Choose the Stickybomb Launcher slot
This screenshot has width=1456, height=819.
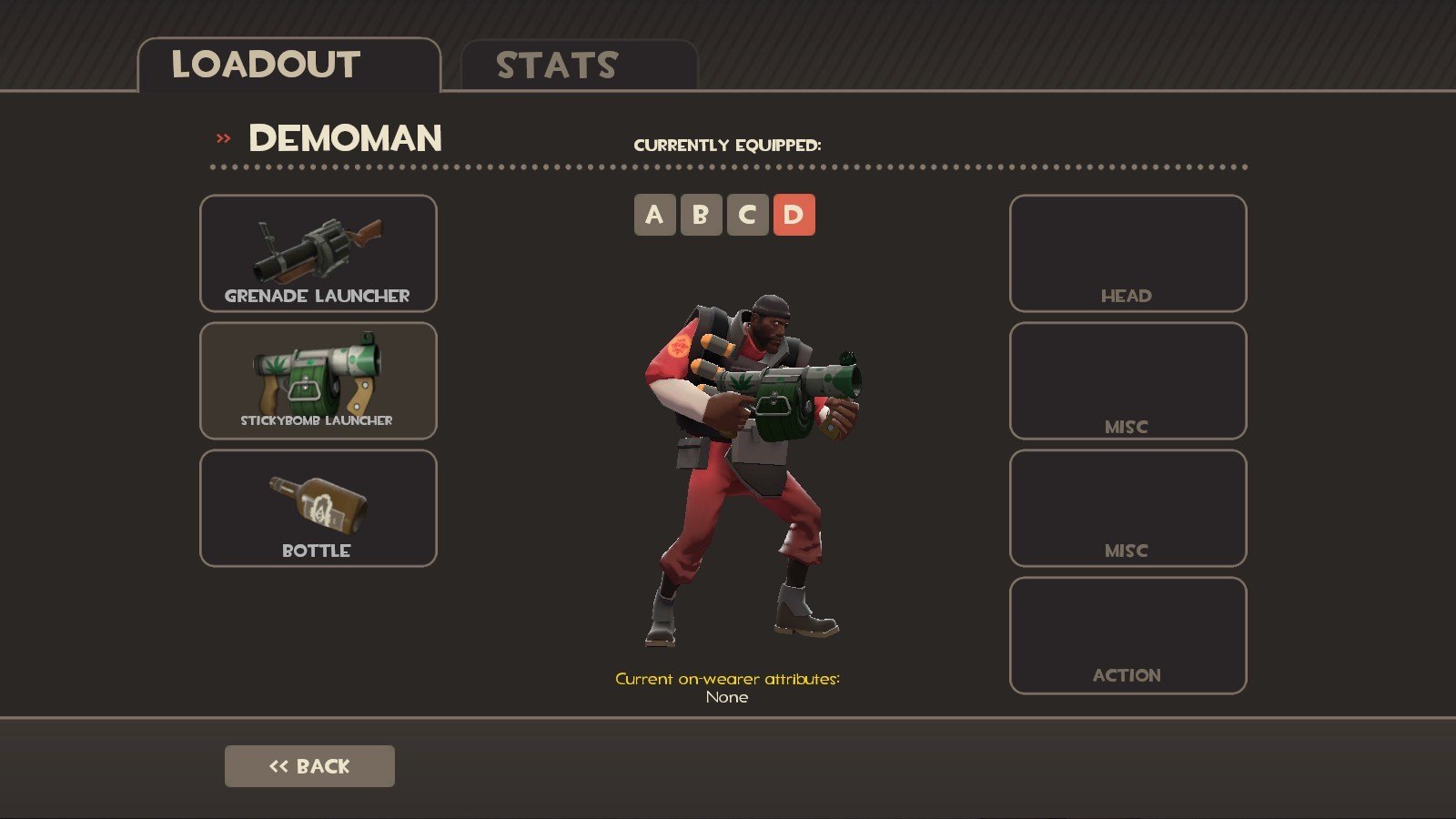318,380
